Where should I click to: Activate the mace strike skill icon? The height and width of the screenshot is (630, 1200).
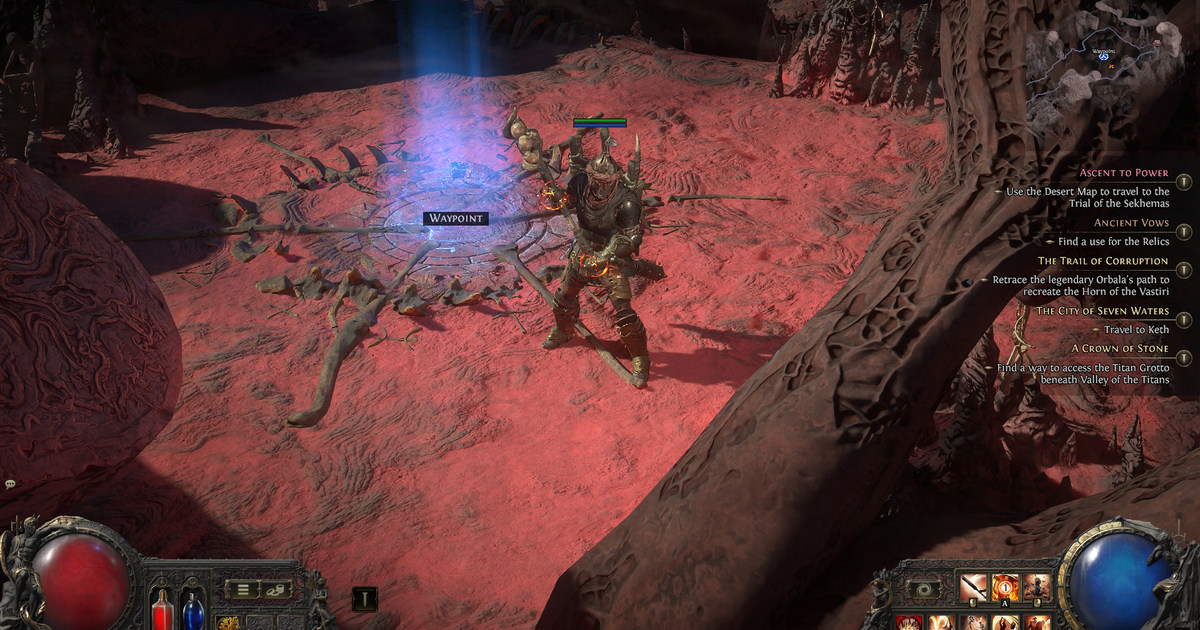coord(973,587)
